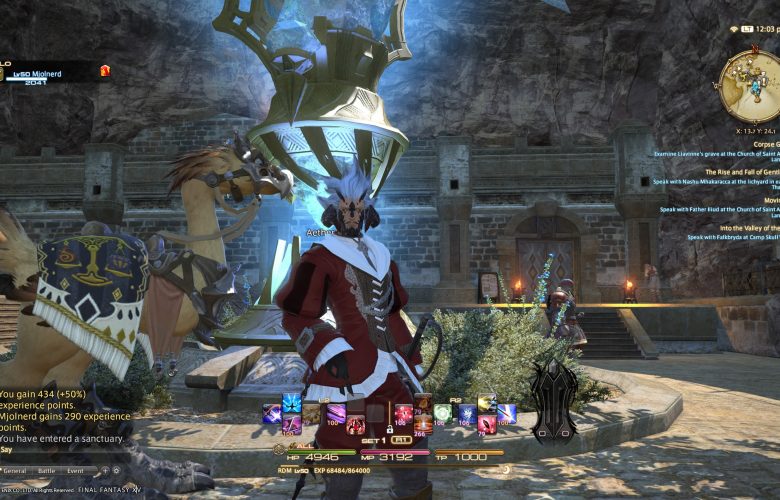
Task: Open the Battle chat log tab
Action: (46, 470)
